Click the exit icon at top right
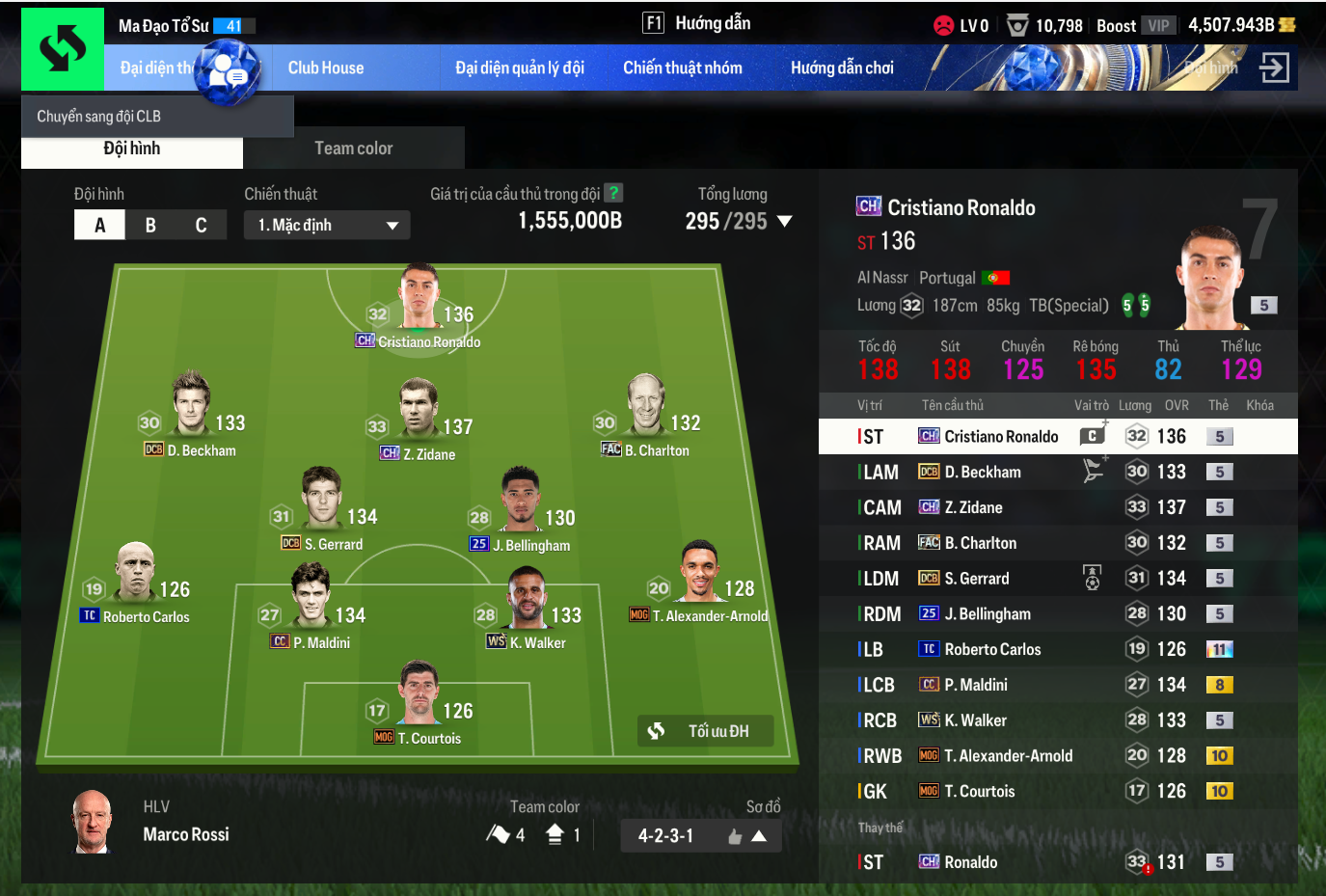1326x896 pixels. point(1274,68)
